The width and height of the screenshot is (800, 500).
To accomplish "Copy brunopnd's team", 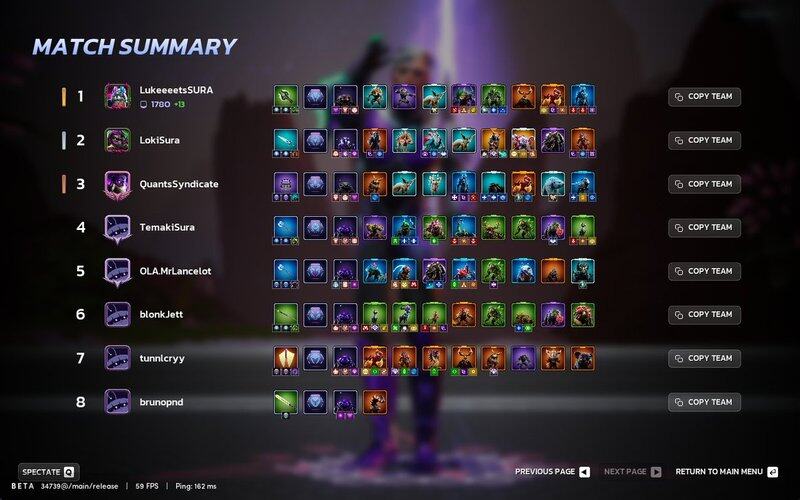I will 704,402.
